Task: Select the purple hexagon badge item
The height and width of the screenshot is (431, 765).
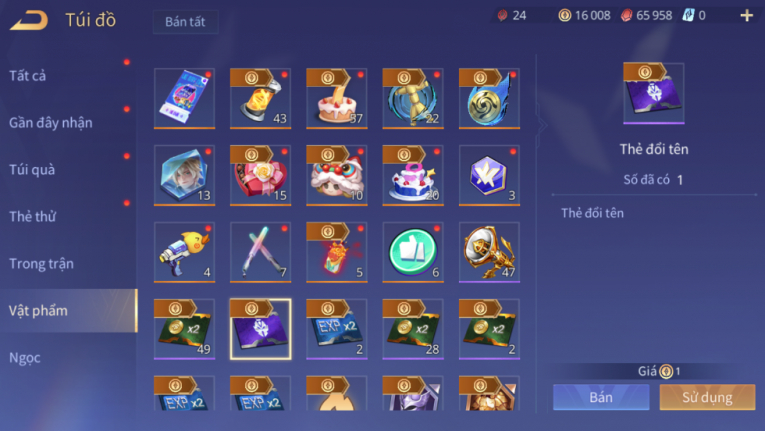Action: click(489, 175)
